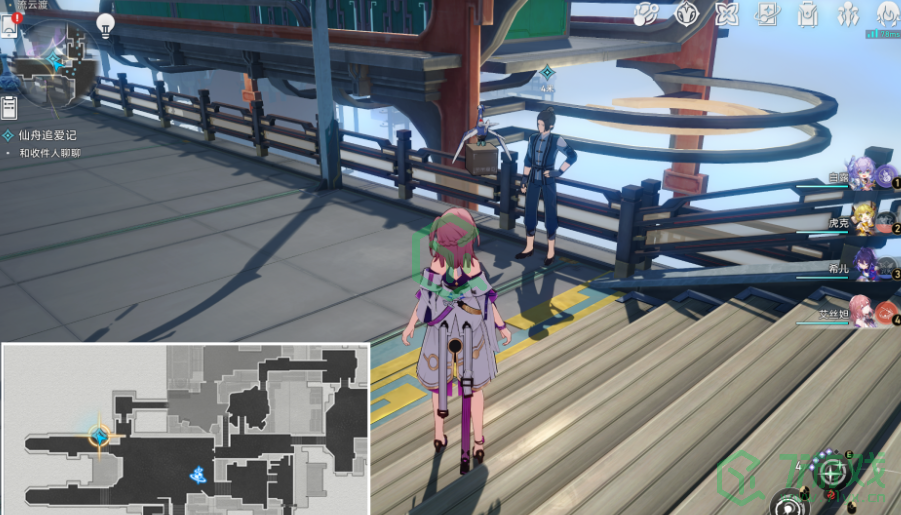Open the warp card-and-star icon
This screenshot has height=515, width=901.
(767, 13)
